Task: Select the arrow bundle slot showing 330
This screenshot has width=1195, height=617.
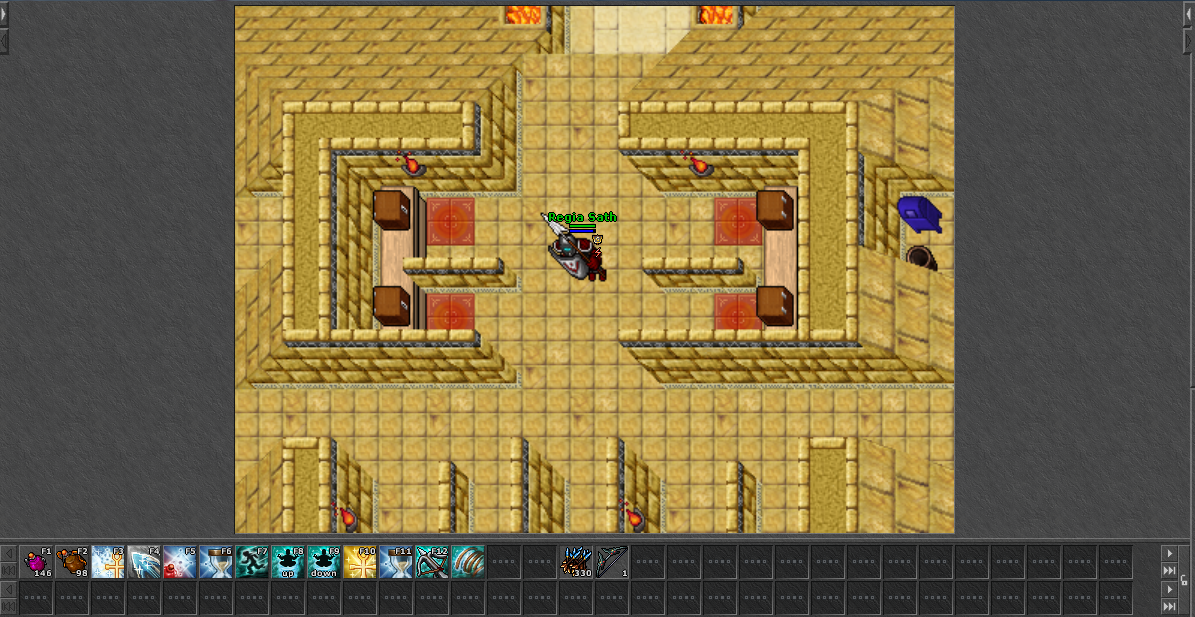Action: coord(577,562)
